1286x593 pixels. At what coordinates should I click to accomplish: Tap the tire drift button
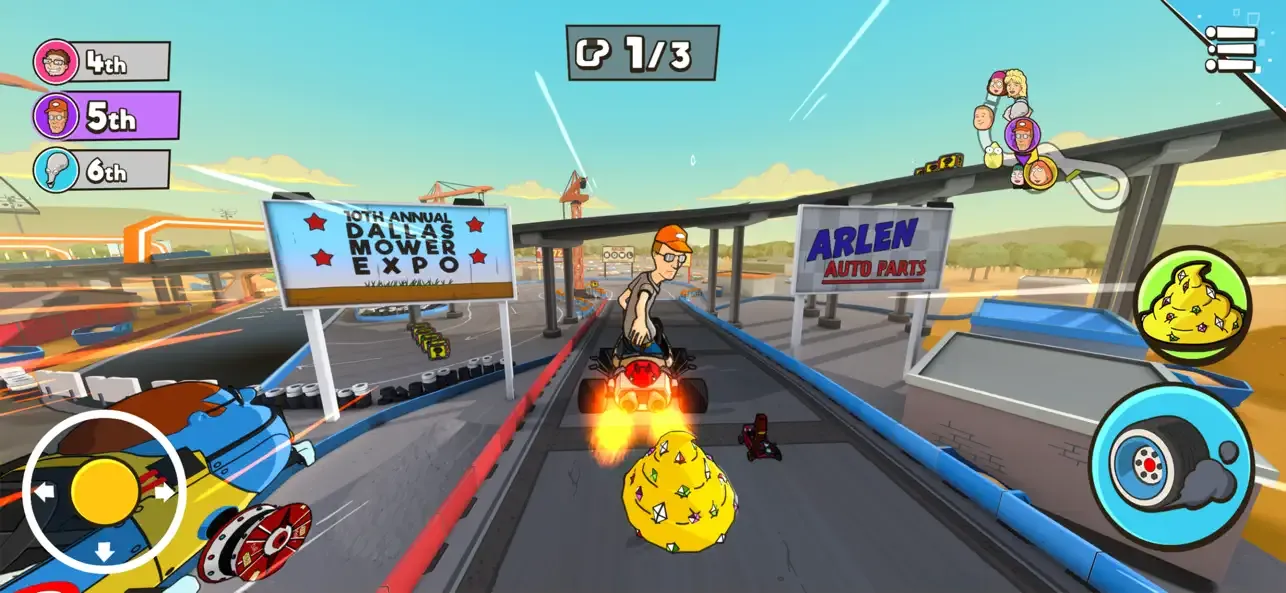[1170, 466]
